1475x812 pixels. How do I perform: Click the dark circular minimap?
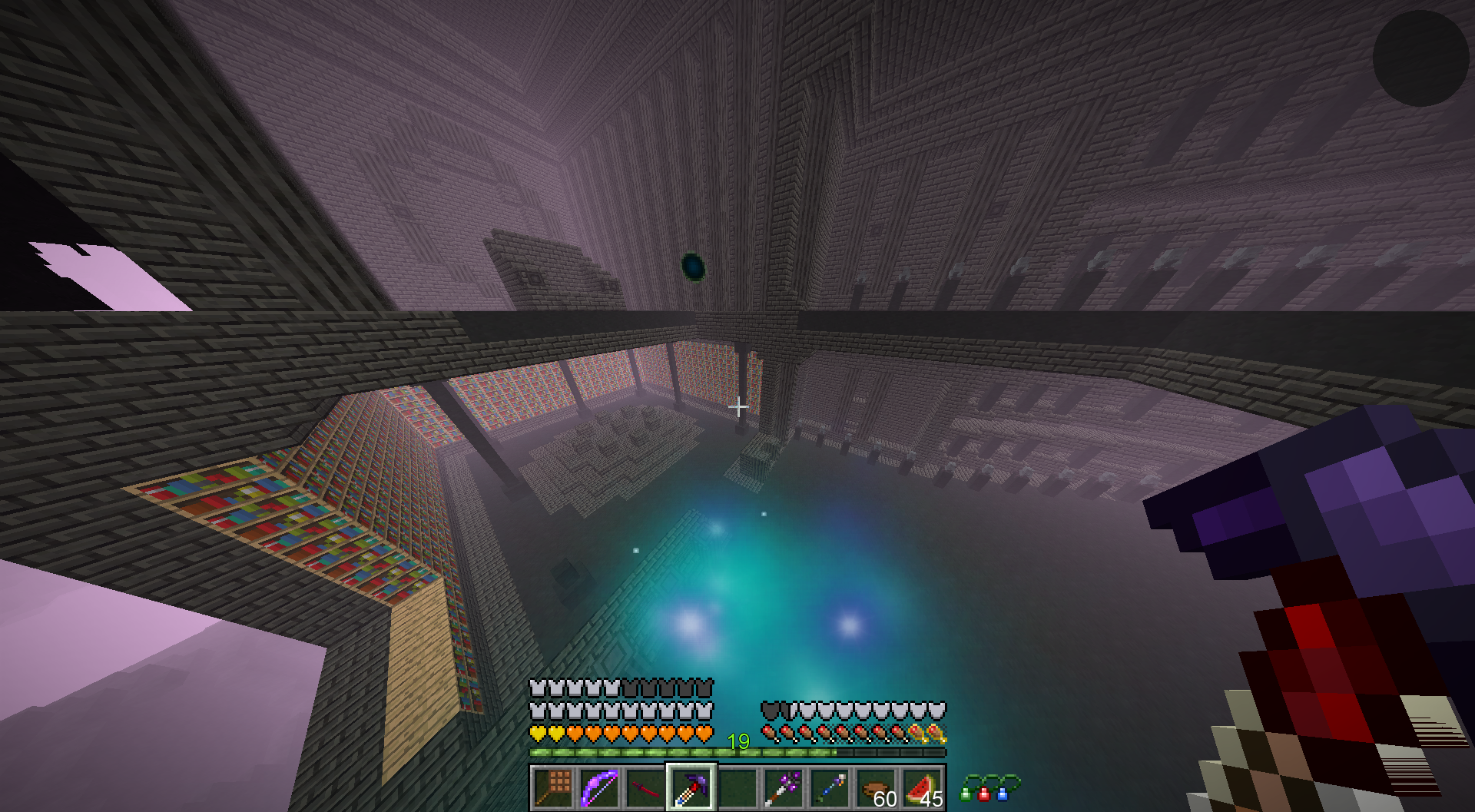click(x=1420, y=58)
